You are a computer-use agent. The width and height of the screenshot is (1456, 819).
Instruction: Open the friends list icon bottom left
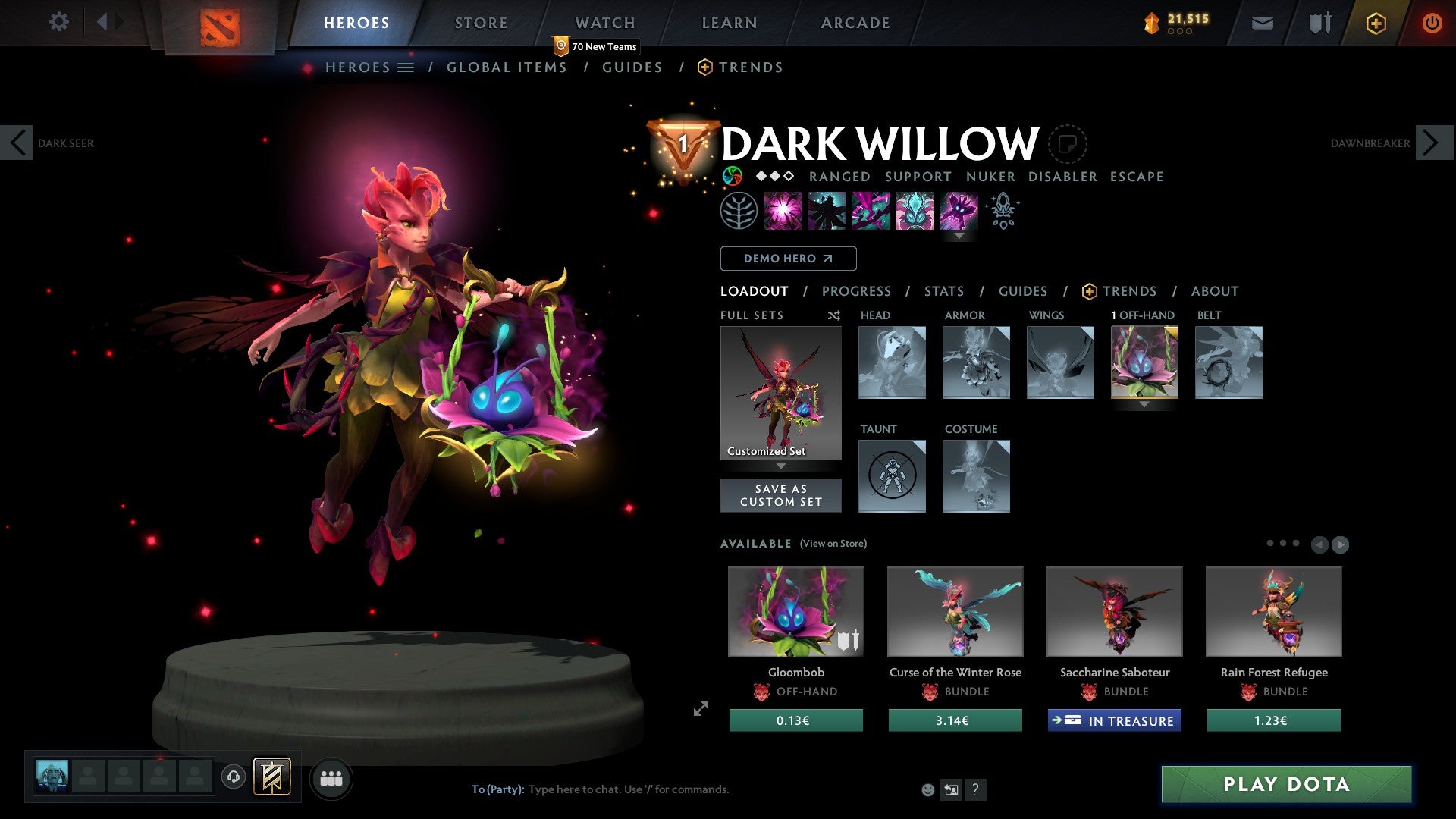pyautogui.click(x=331, y=778)
